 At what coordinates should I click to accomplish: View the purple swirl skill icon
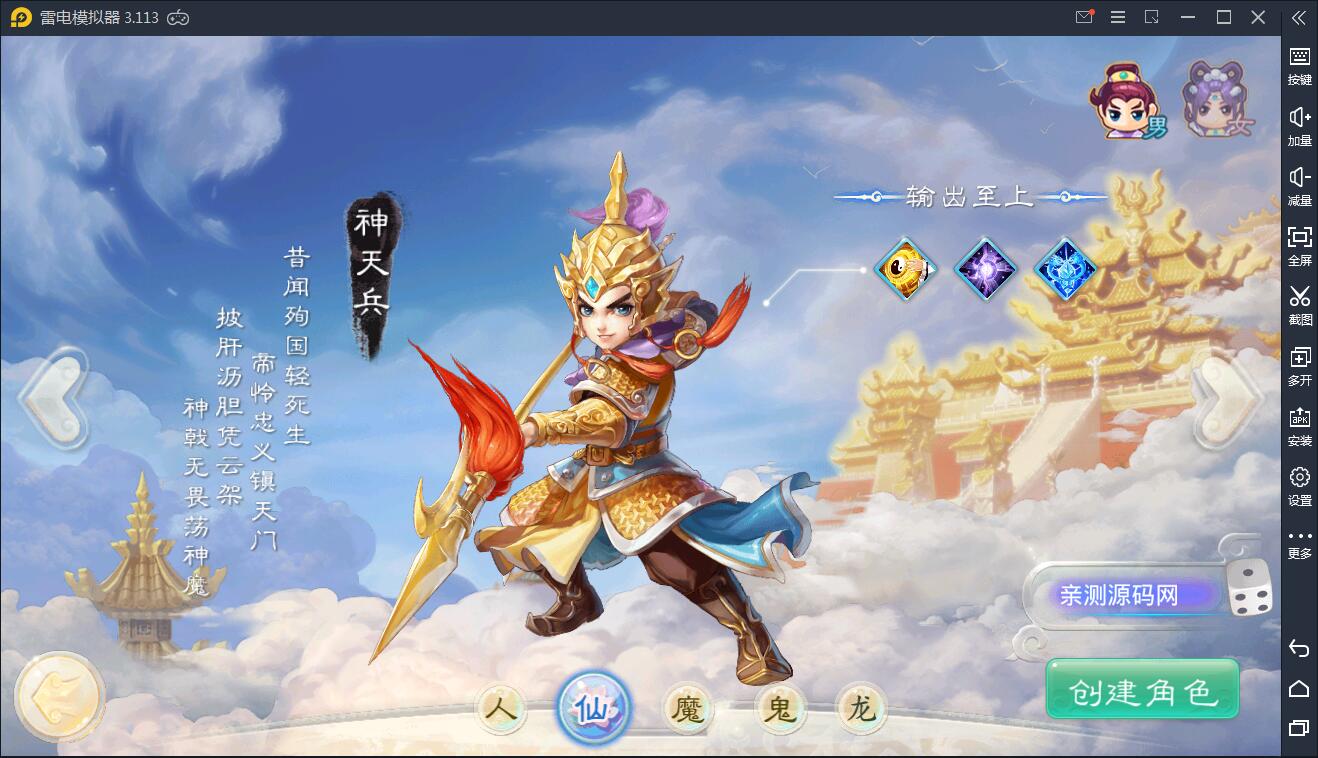tap(985, 268)
